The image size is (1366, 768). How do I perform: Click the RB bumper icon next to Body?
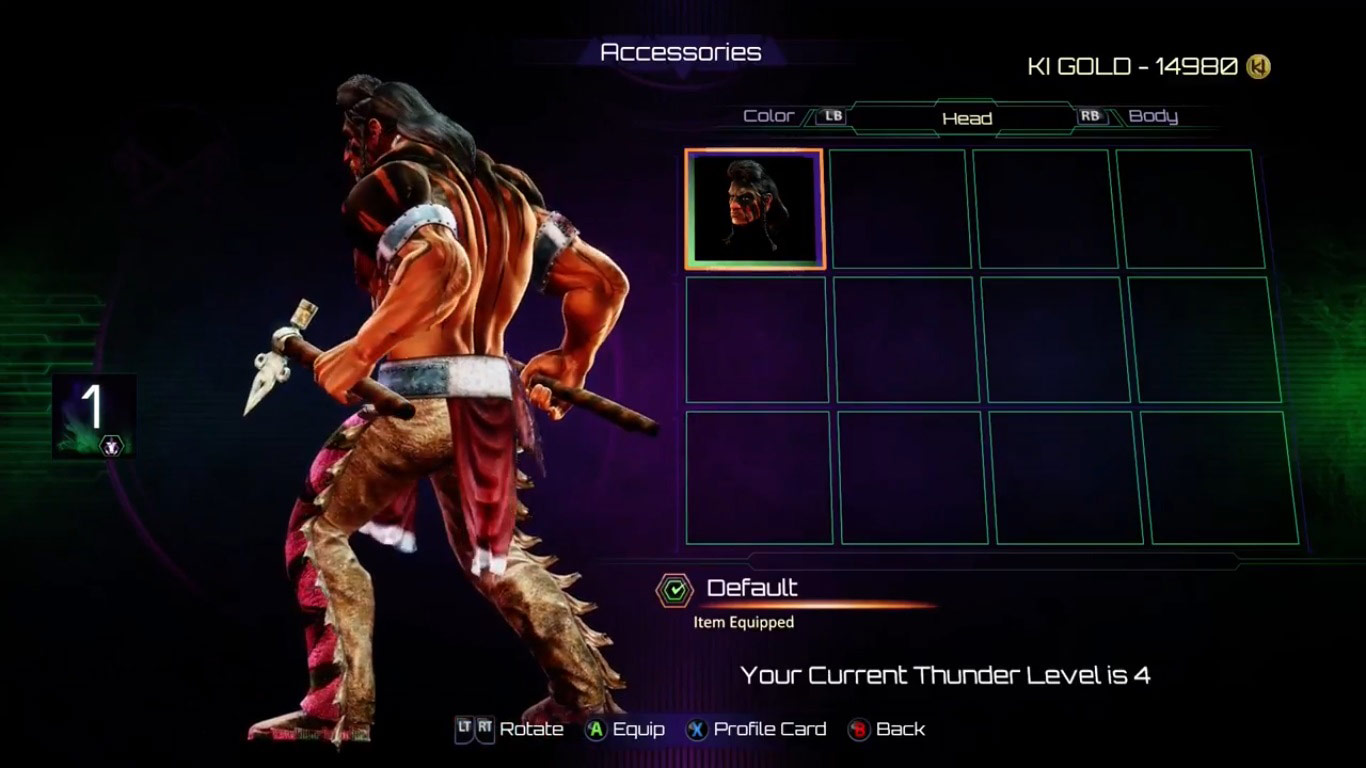1090,116
